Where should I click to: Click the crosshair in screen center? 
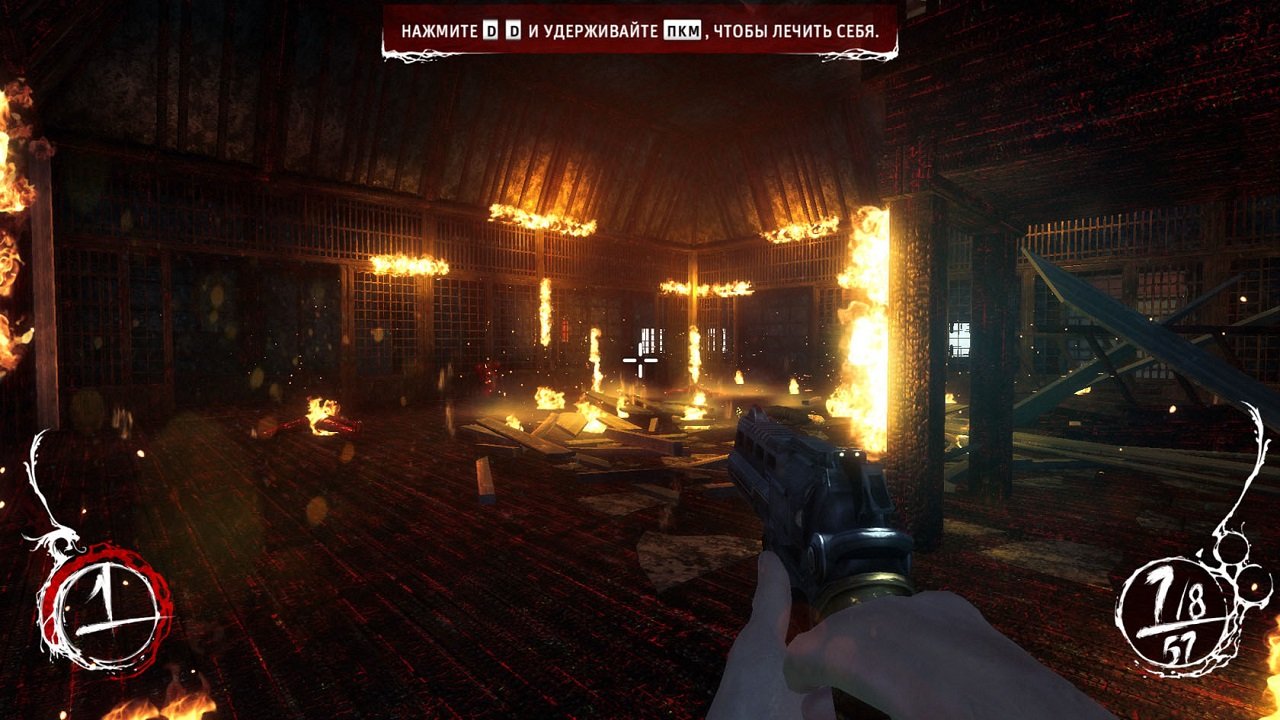[640, 360]
